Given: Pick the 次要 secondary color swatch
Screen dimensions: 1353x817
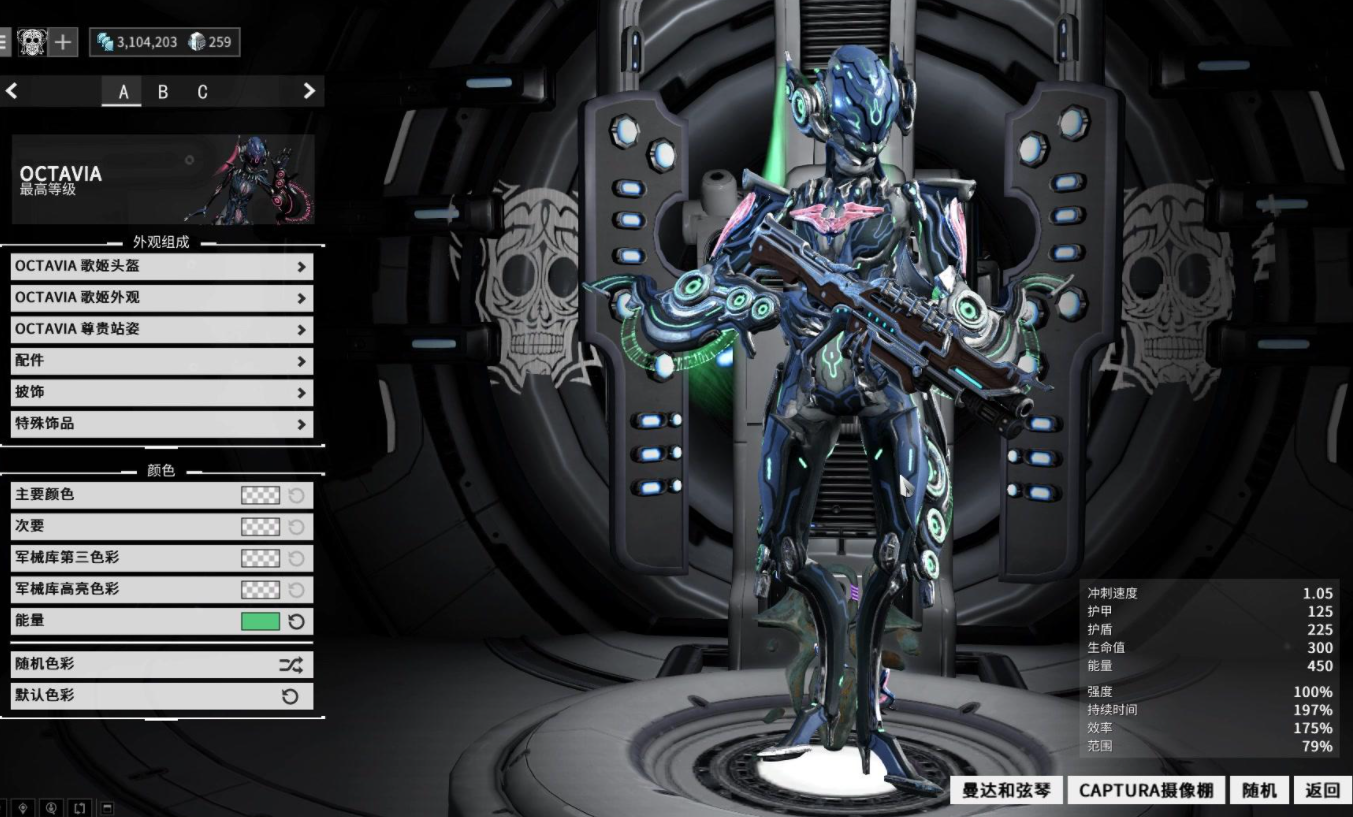Looking at the screenshot, I should pos(260,526).
